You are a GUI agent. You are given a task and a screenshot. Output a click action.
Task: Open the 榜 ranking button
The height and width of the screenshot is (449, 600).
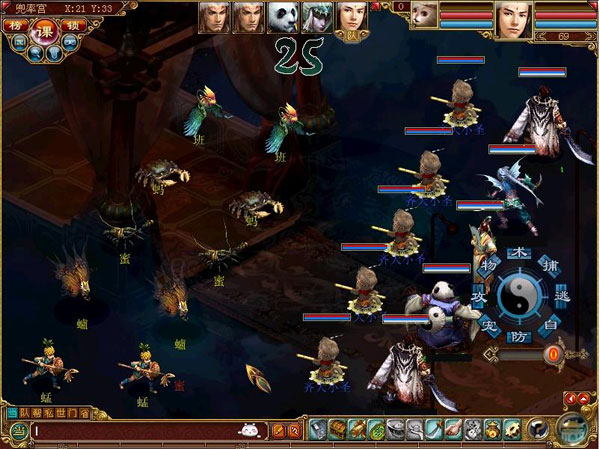coord(16,26)
